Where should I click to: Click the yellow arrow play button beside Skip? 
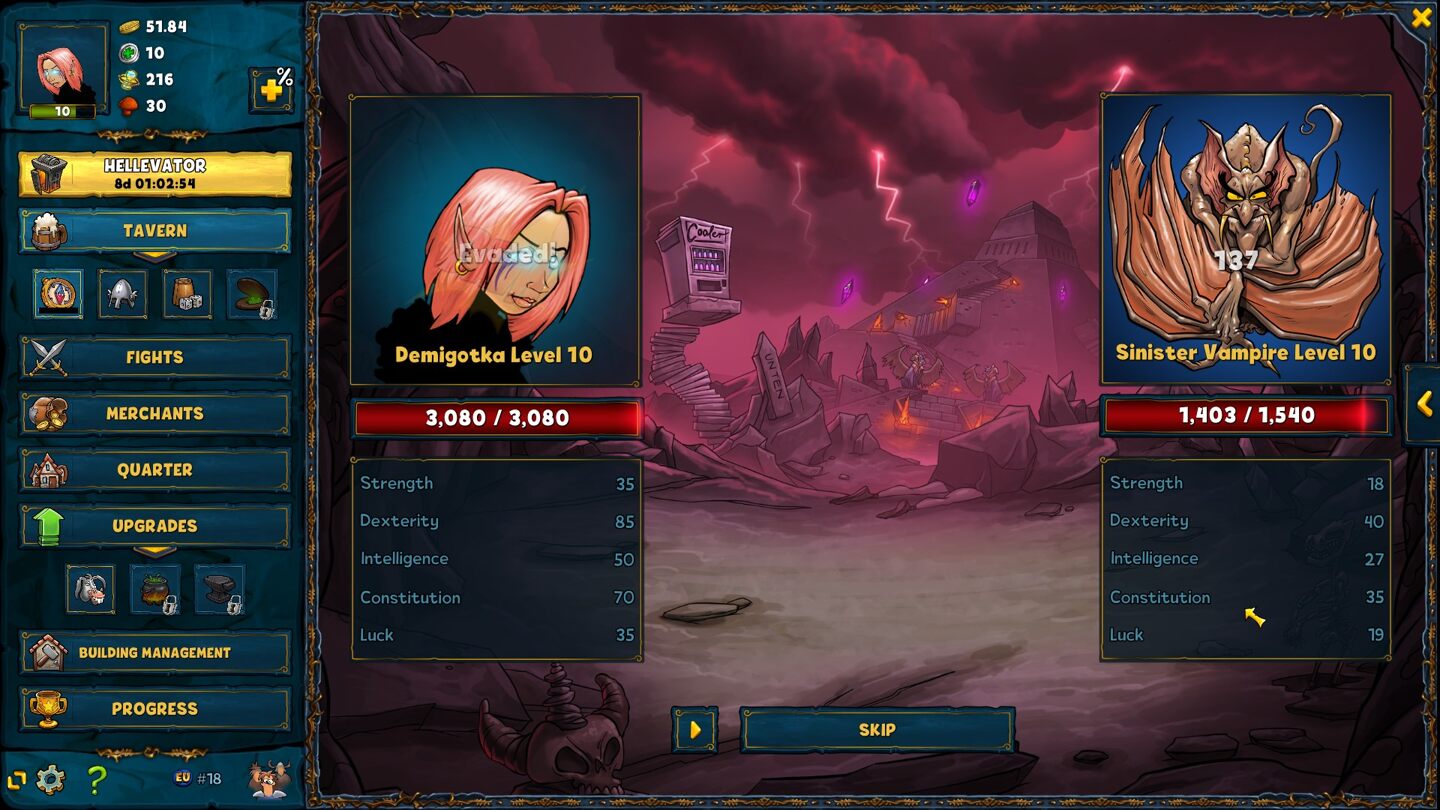tap(695, 730)
